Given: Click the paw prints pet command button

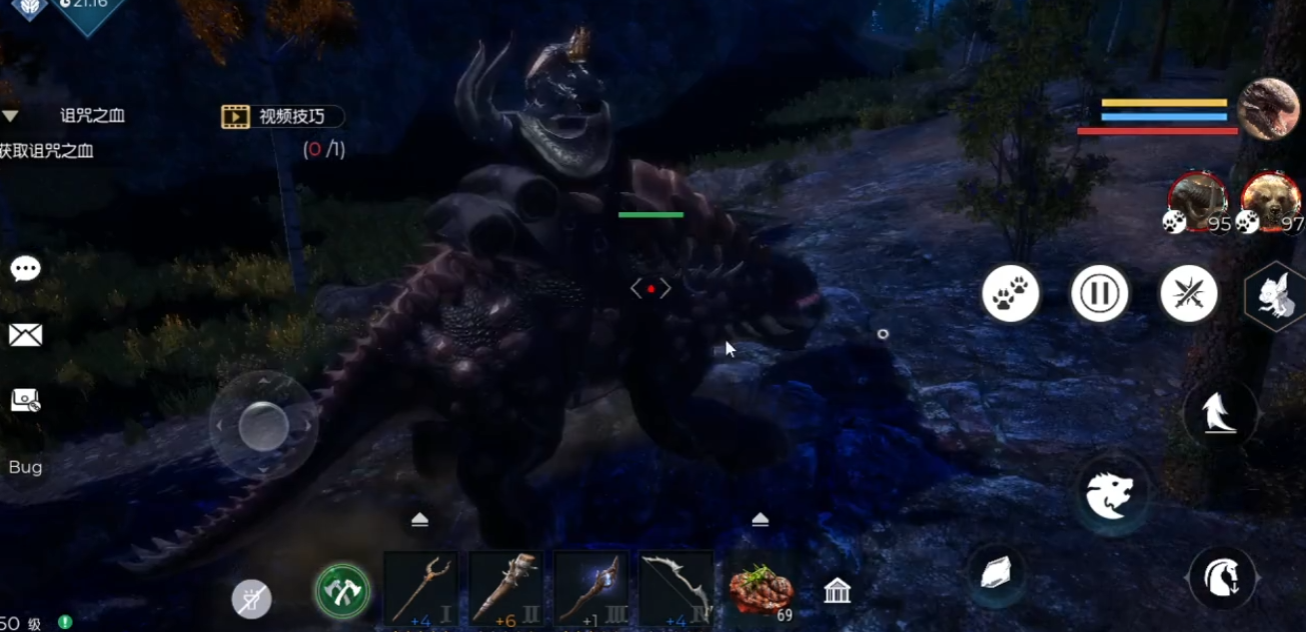Looking at the screenshot, I should (1010, 294).
